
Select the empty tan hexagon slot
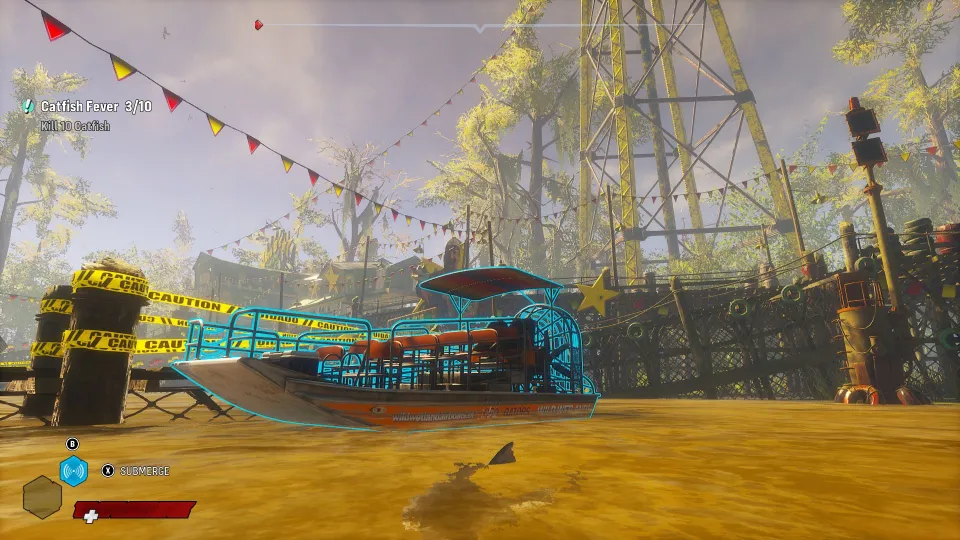(x=42, y=495)
